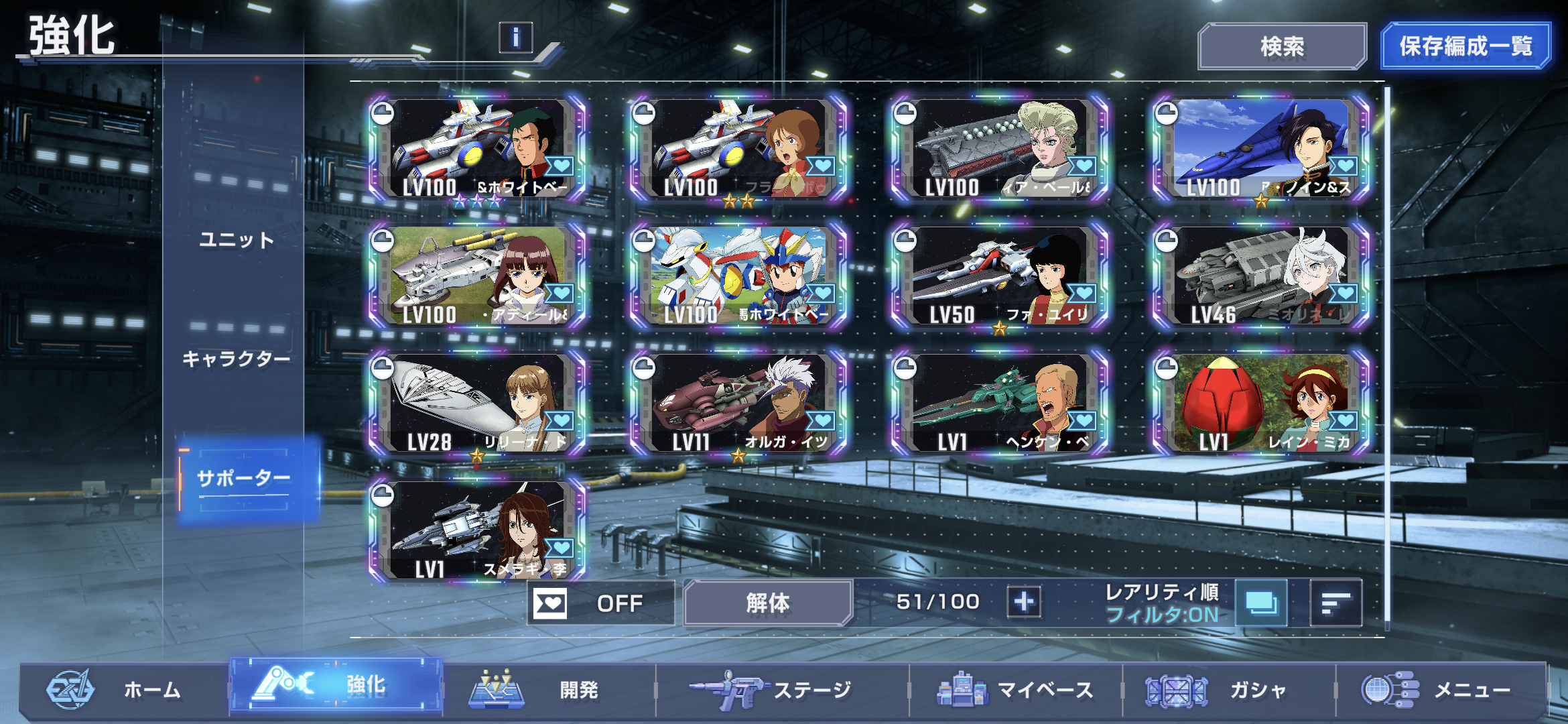Click the 解体 dismantle button
The width and height of the screenshot is (1568, 724).
(x=767, y=603)
